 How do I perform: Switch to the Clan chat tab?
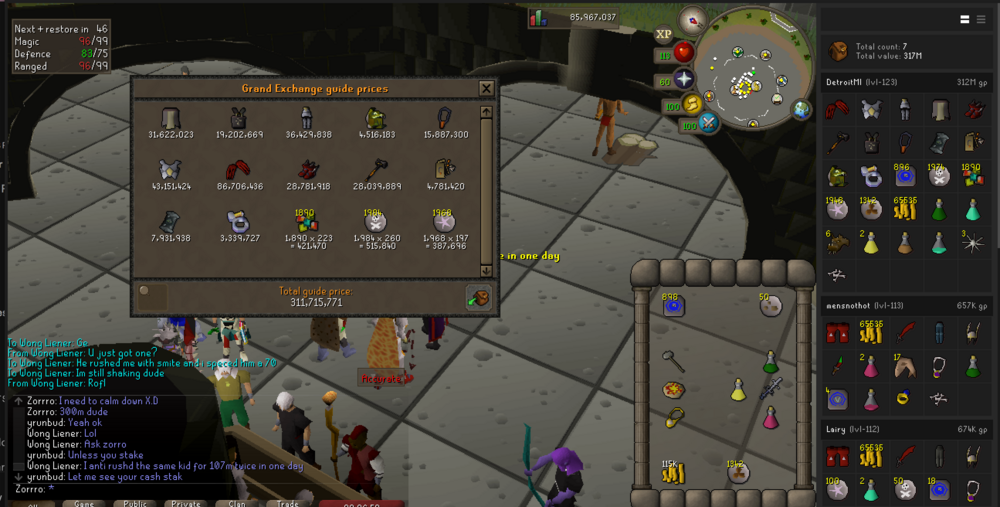coord(235,503)
